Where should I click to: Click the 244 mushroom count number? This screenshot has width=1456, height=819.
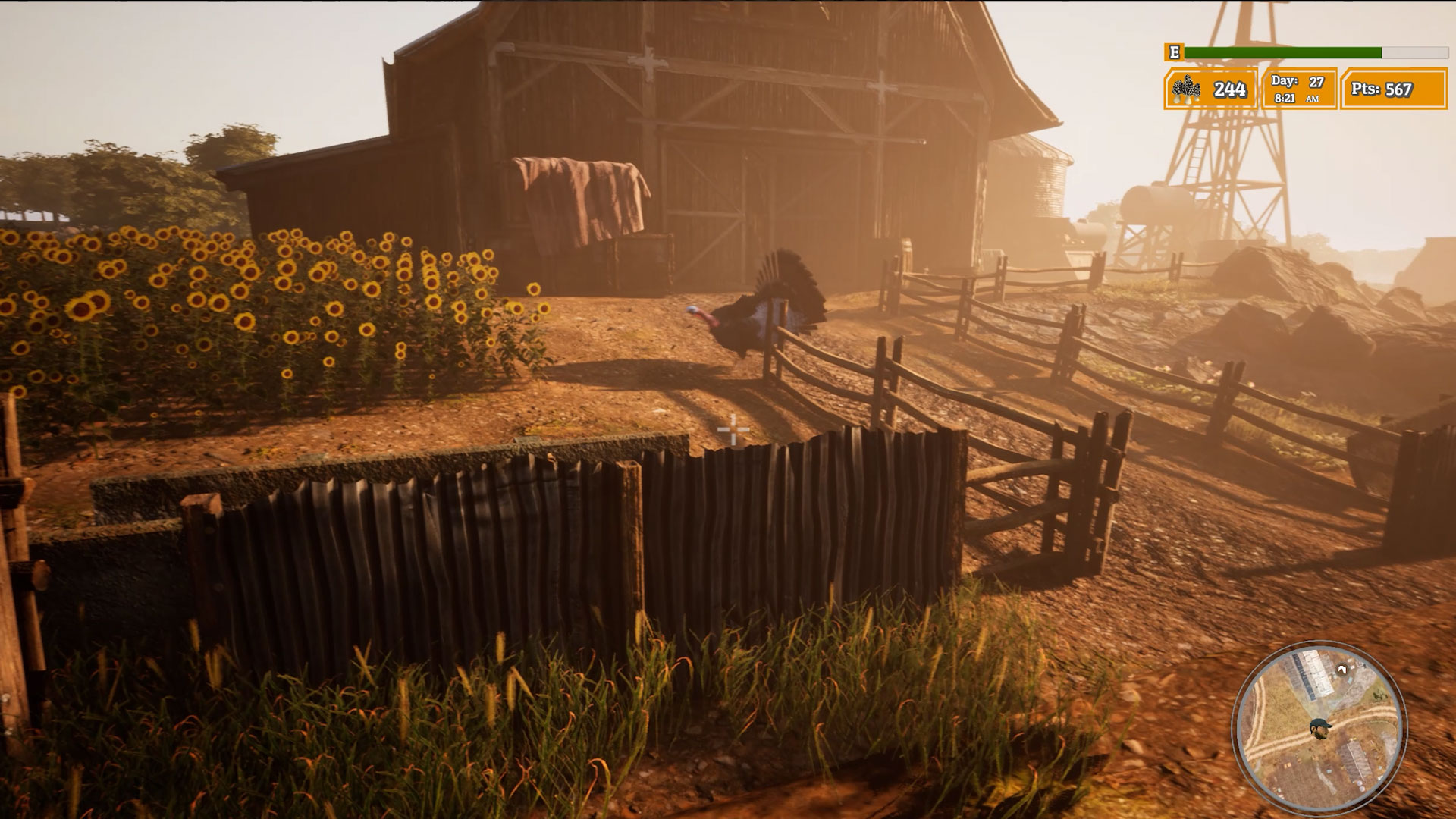coord(1228,89)
